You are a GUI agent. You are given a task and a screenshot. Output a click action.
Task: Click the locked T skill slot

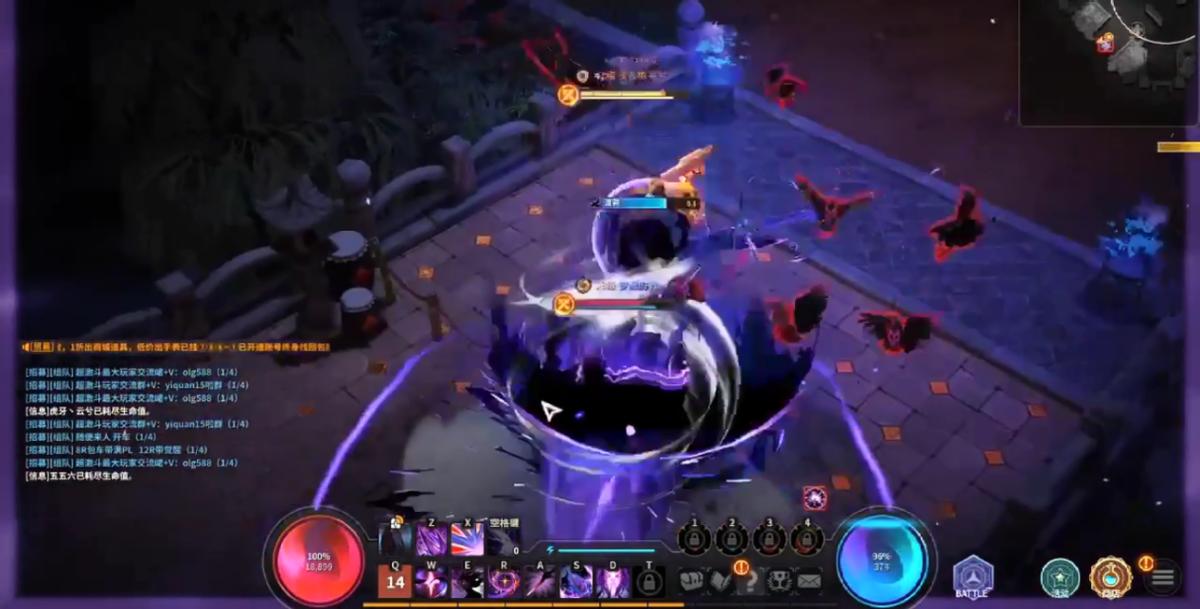648,582
